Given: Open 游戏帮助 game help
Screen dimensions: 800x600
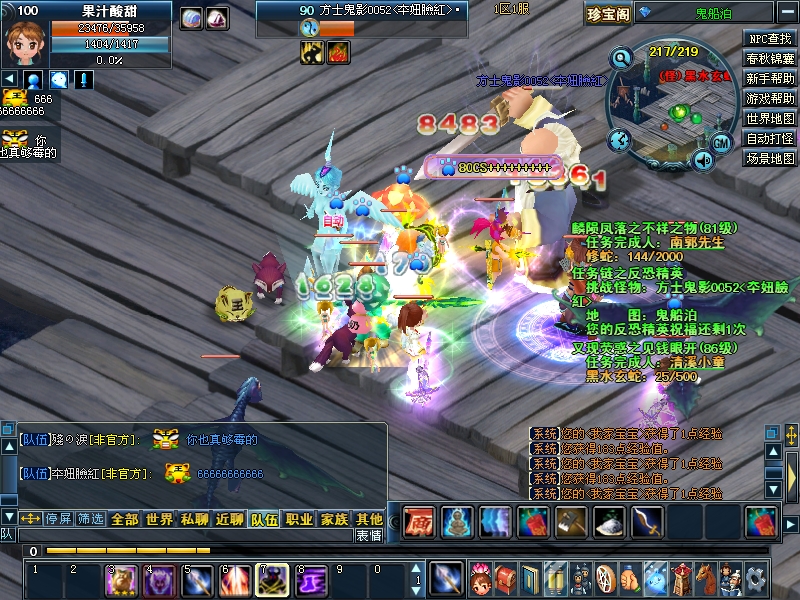Looking at the screenshot, I should [770, 99].
